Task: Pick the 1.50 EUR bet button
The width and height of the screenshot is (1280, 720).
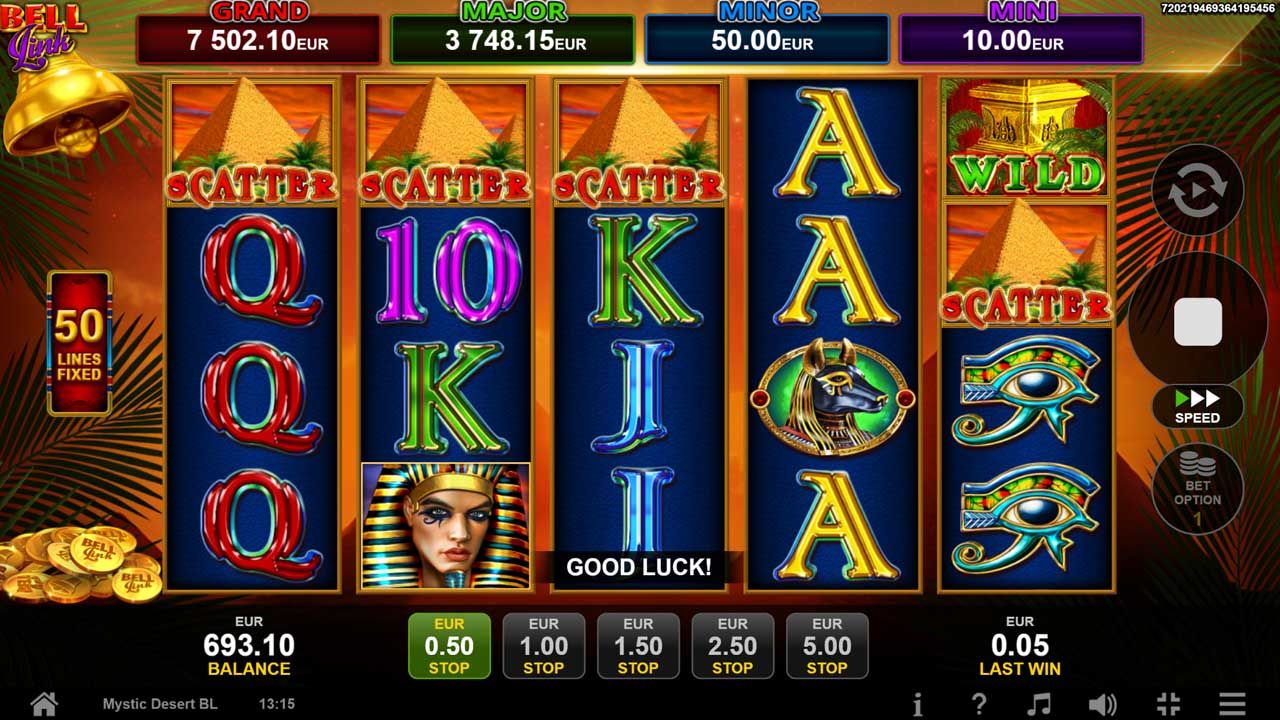Action: click(638, 646)
